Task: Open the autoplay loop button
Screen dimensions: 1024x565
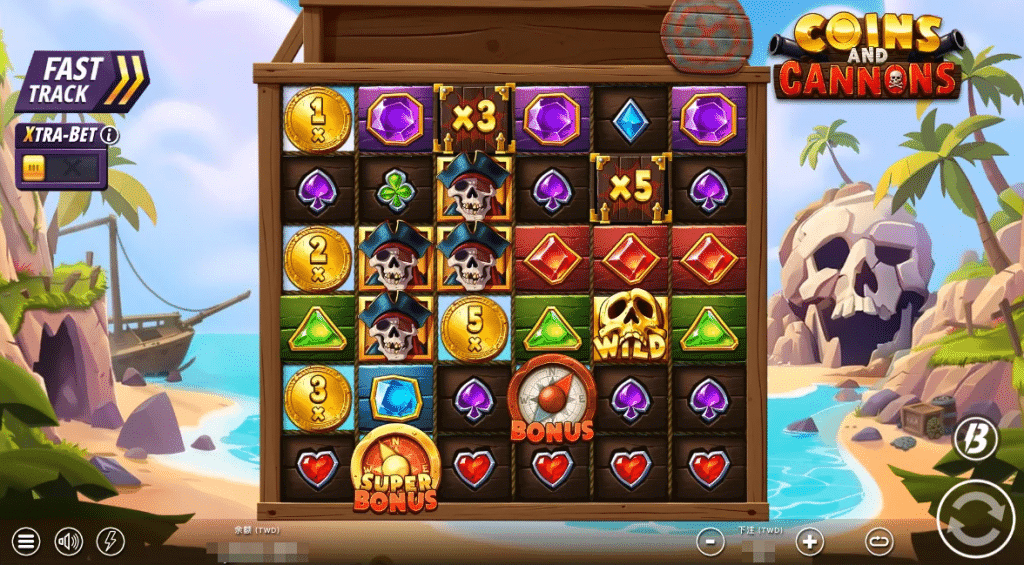Action: 879,542
